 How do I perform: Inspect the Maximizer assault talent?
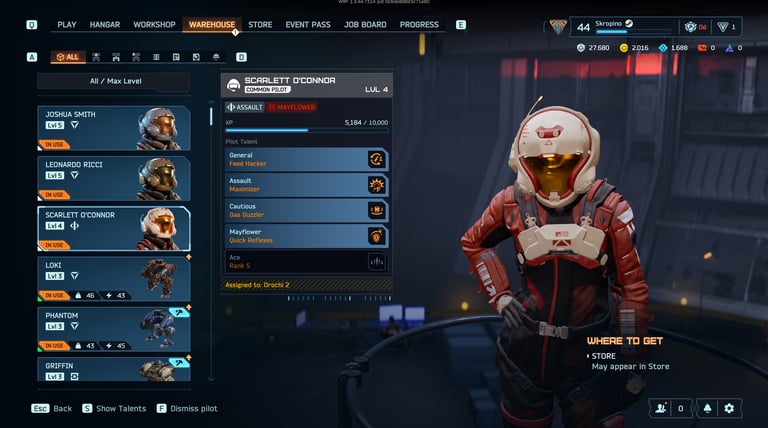306,185
